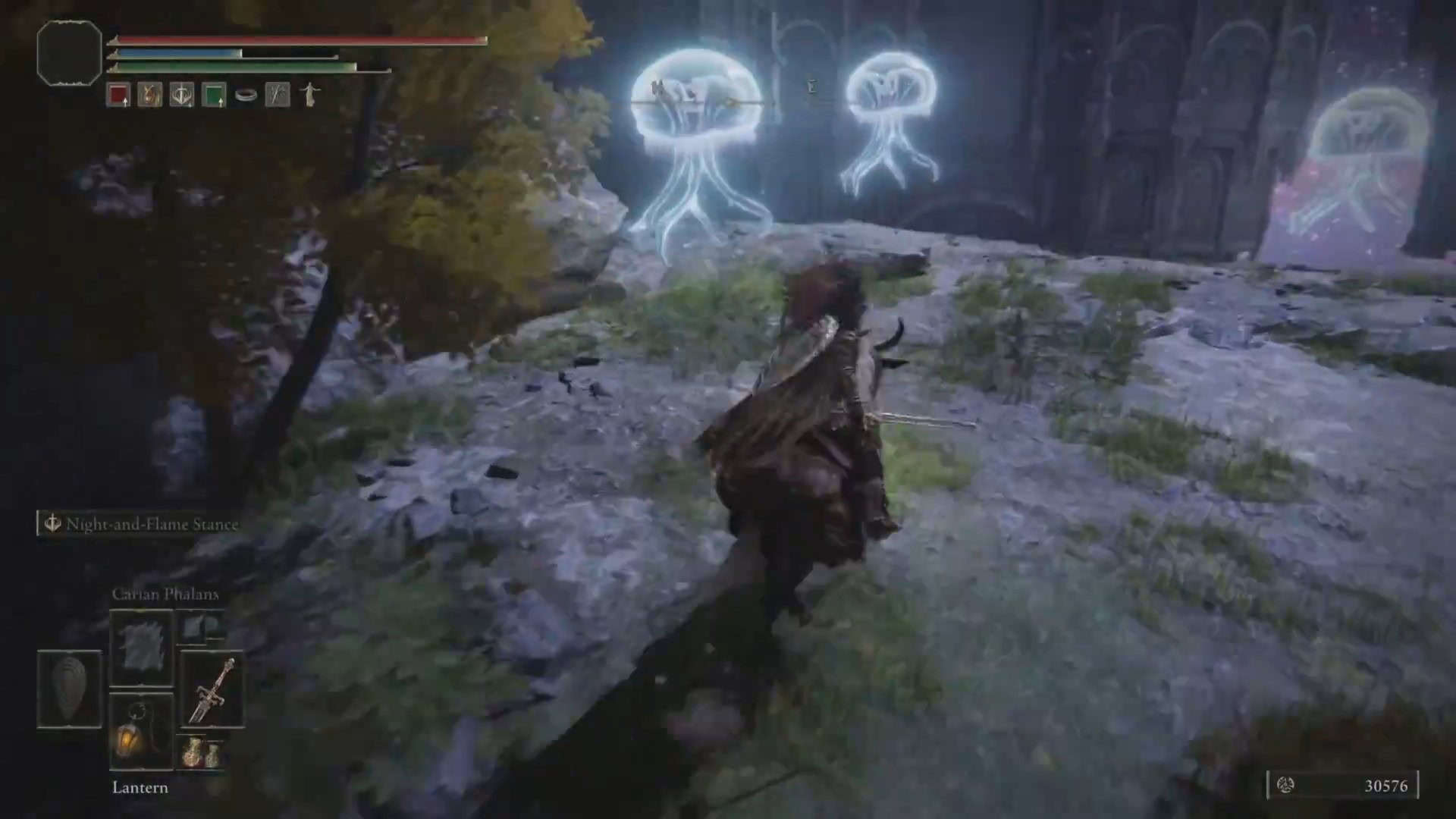This screenshot has height=819, width=1456.
Task: Select the Lantern quick item slot
Action: tap(141, 733)
